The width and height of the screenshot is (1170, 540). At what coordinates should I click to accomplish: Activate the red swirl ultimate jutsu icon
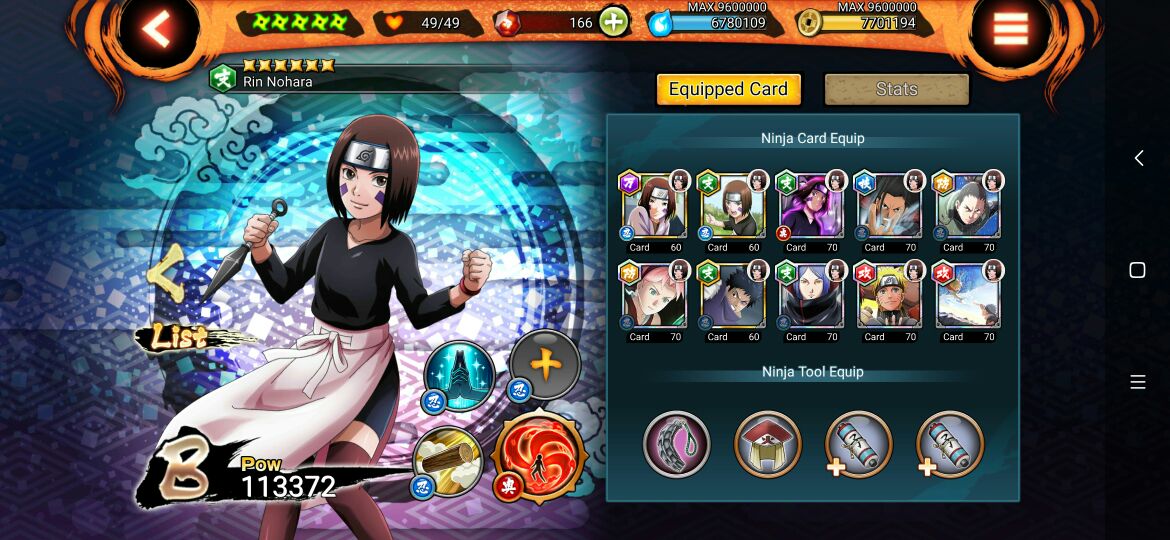(539, 455)
